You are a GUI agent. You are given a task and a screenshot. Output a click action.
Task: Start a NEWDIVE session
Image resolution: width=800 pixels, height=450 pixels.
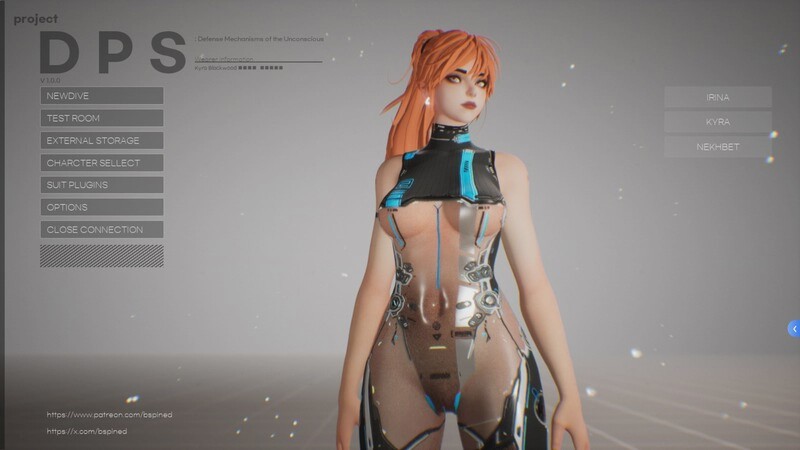coord(101,96)
